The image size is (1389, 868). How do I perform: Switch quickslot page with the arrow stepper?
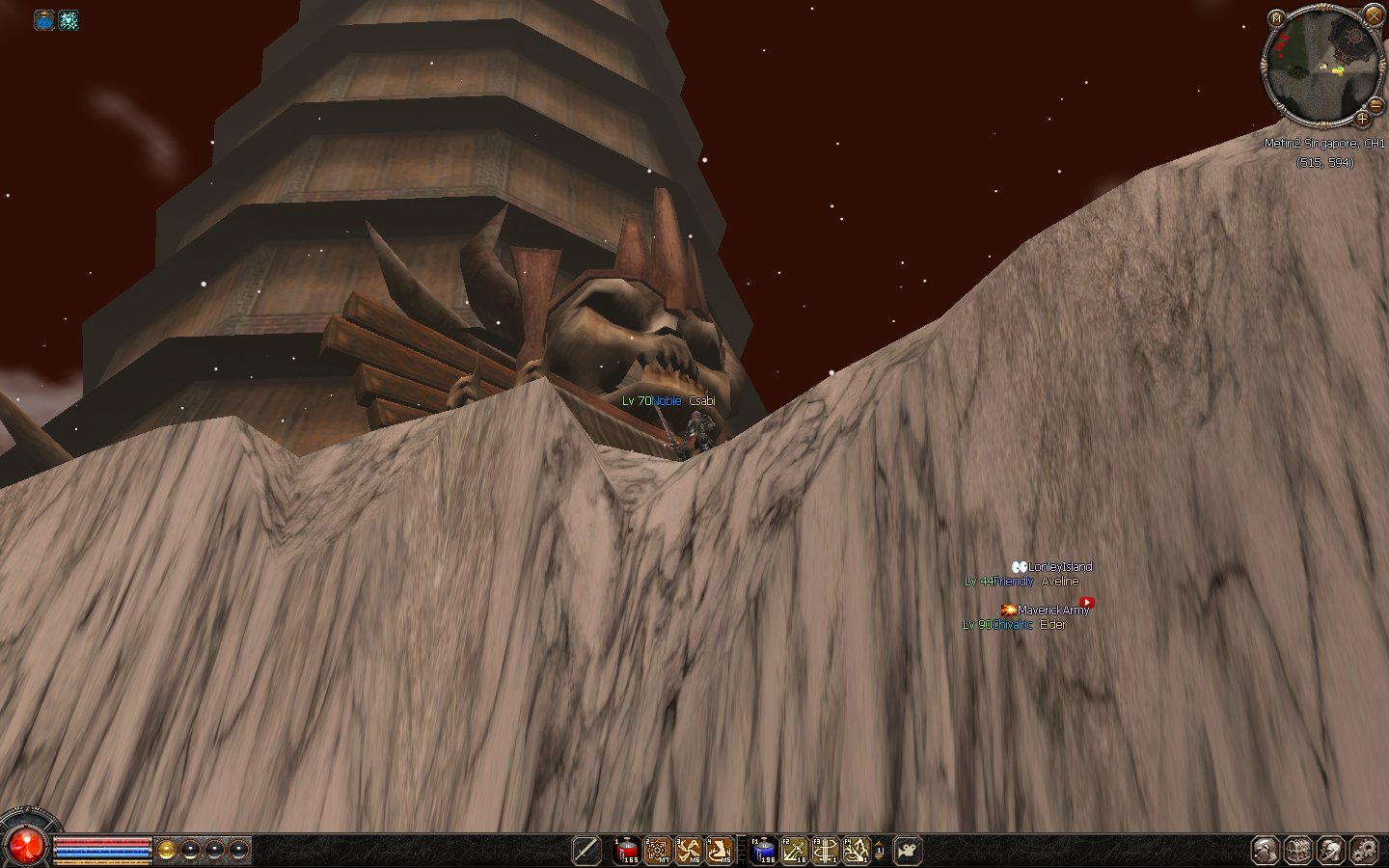tap(879, 850)
